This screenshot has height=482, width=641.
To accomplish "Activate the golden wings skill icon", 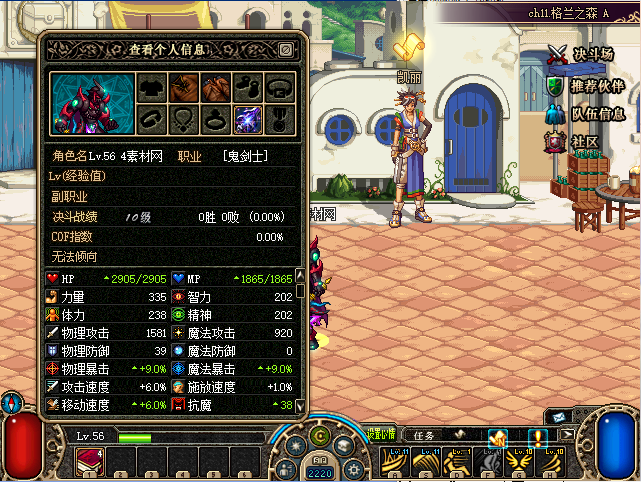I will (518, 463).
